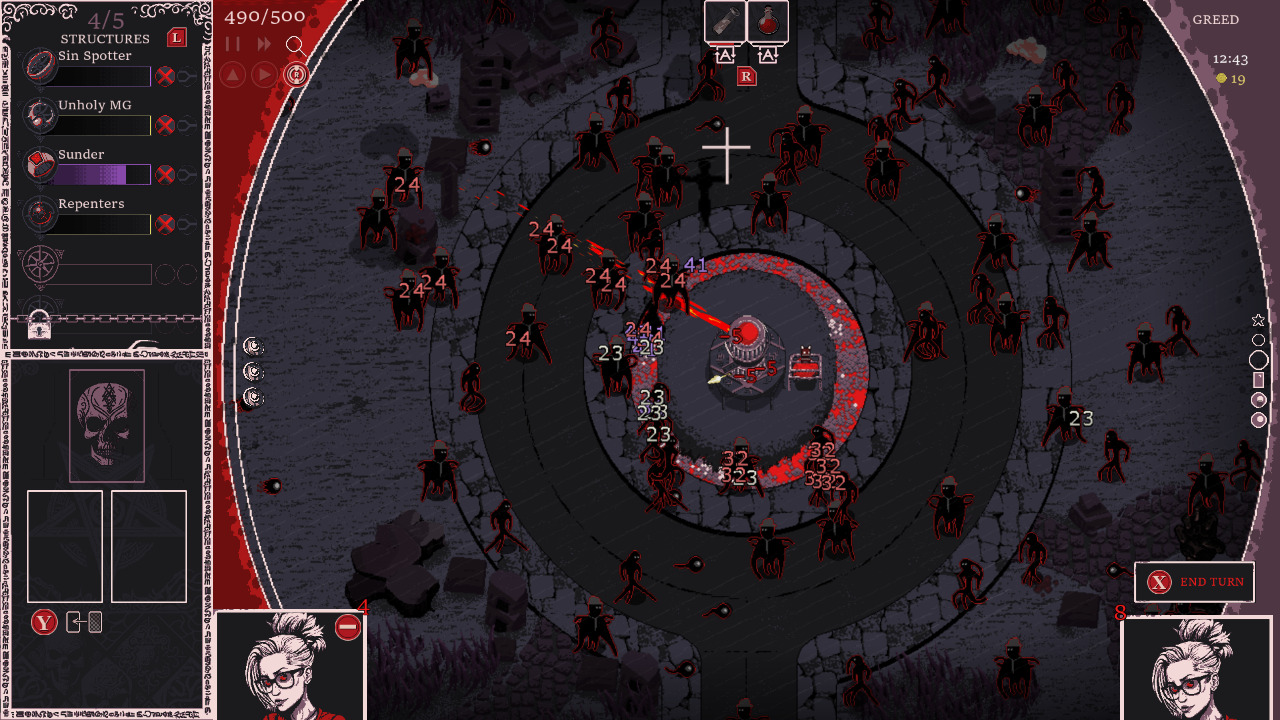Open the magnifying glass zoom tool

point(295,45)
